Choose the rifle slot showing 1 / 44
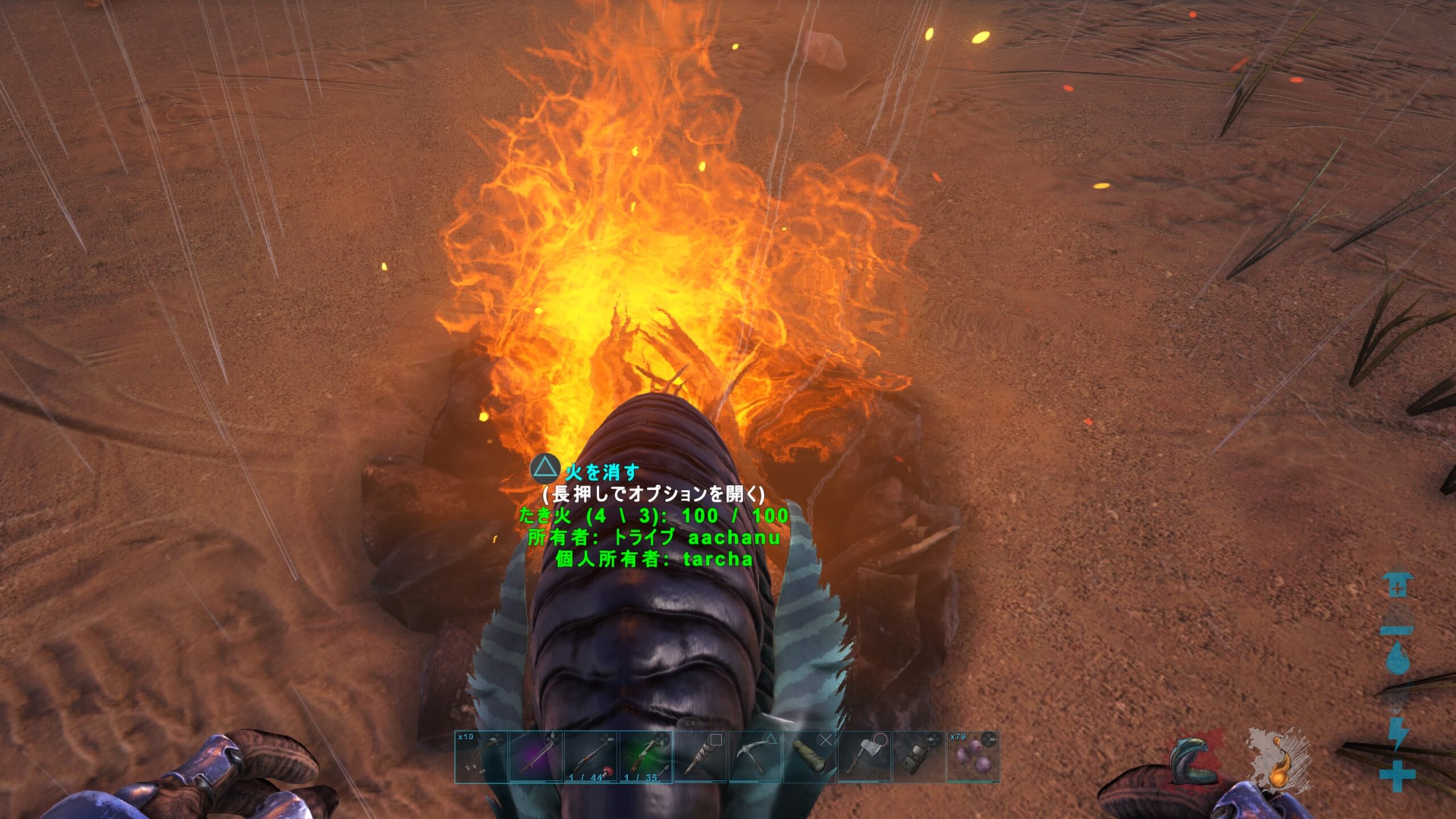This screenshot has width=1456, height=819. click(591, 756)
